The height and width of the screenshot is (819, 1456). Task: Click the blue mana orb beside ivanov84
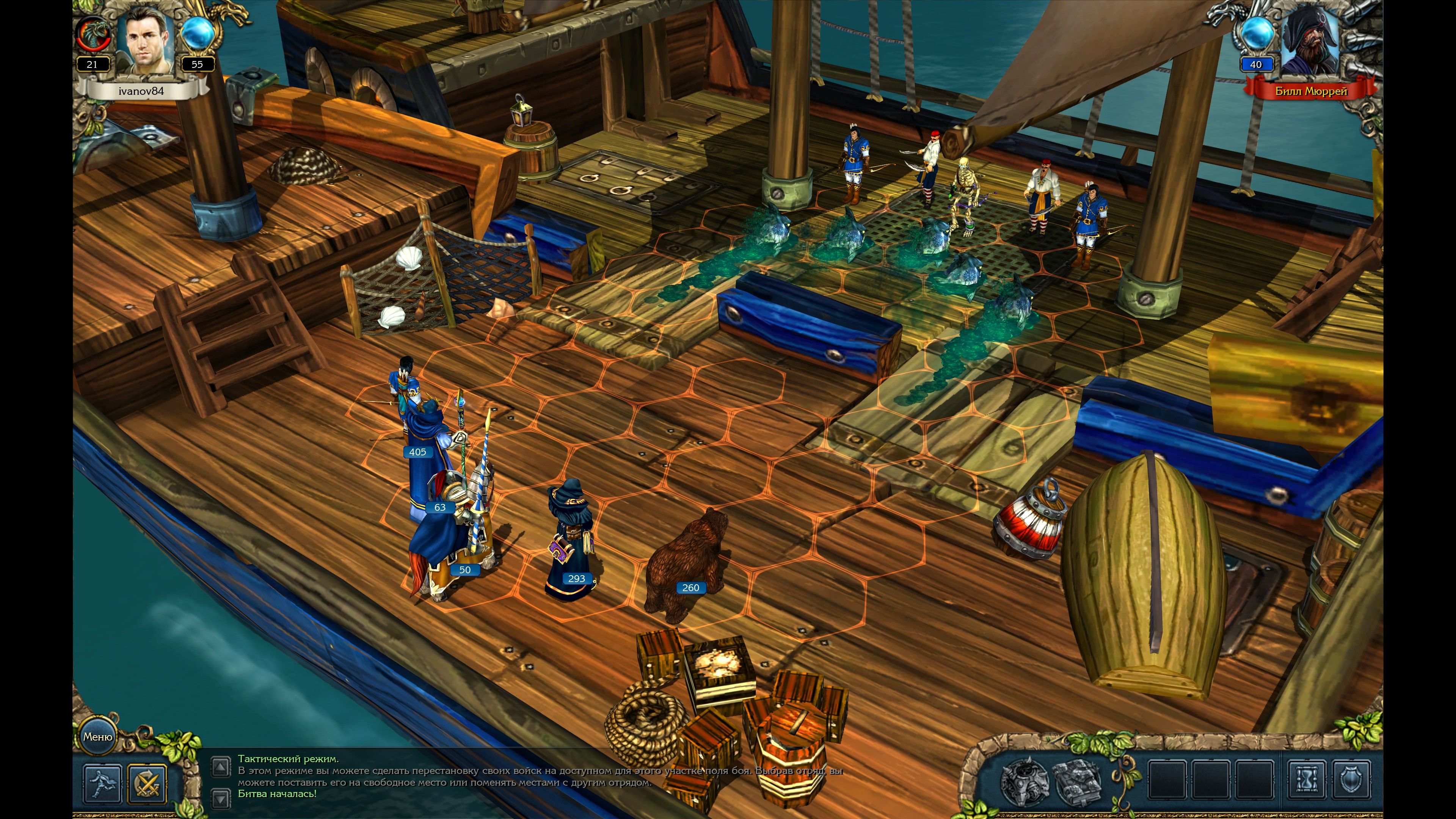tap(197, 34)
